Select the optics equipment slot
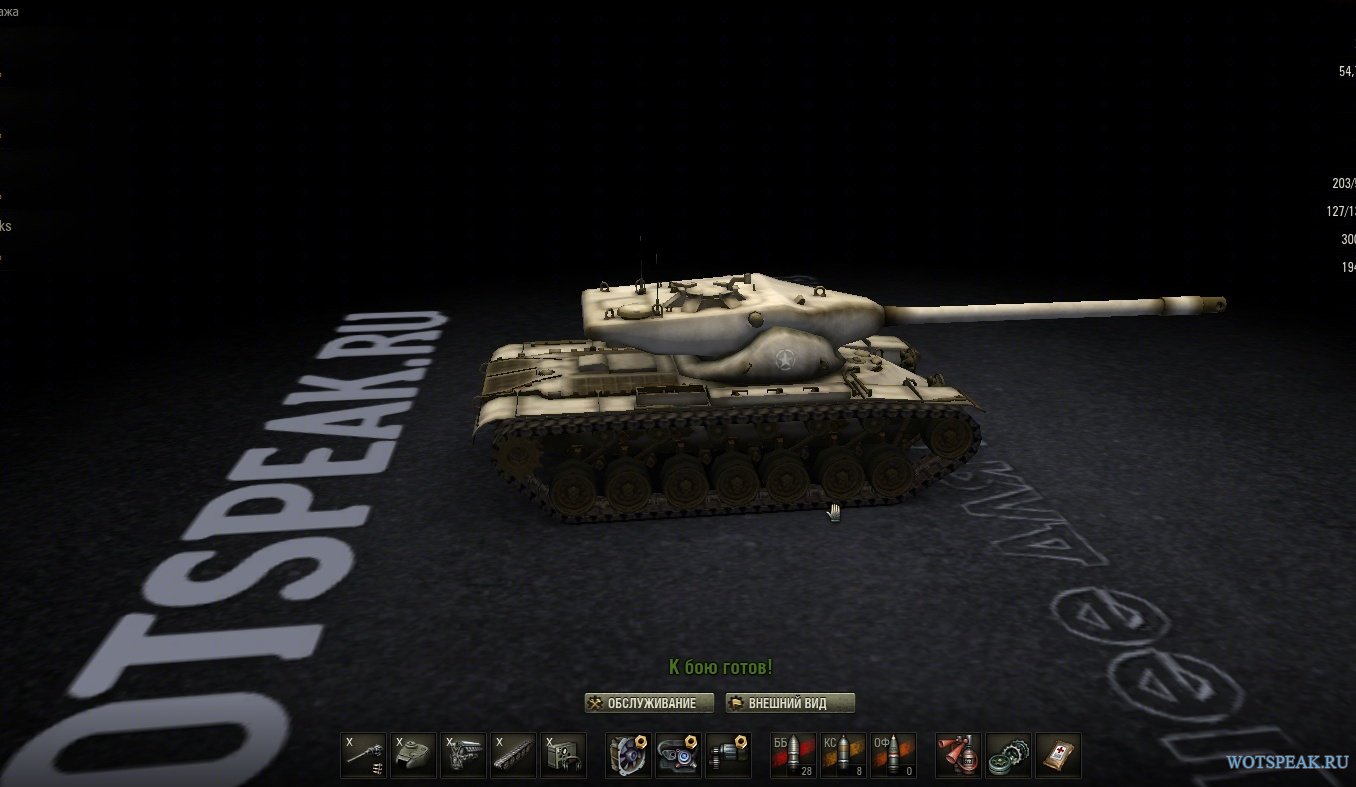 pos(678,756)
